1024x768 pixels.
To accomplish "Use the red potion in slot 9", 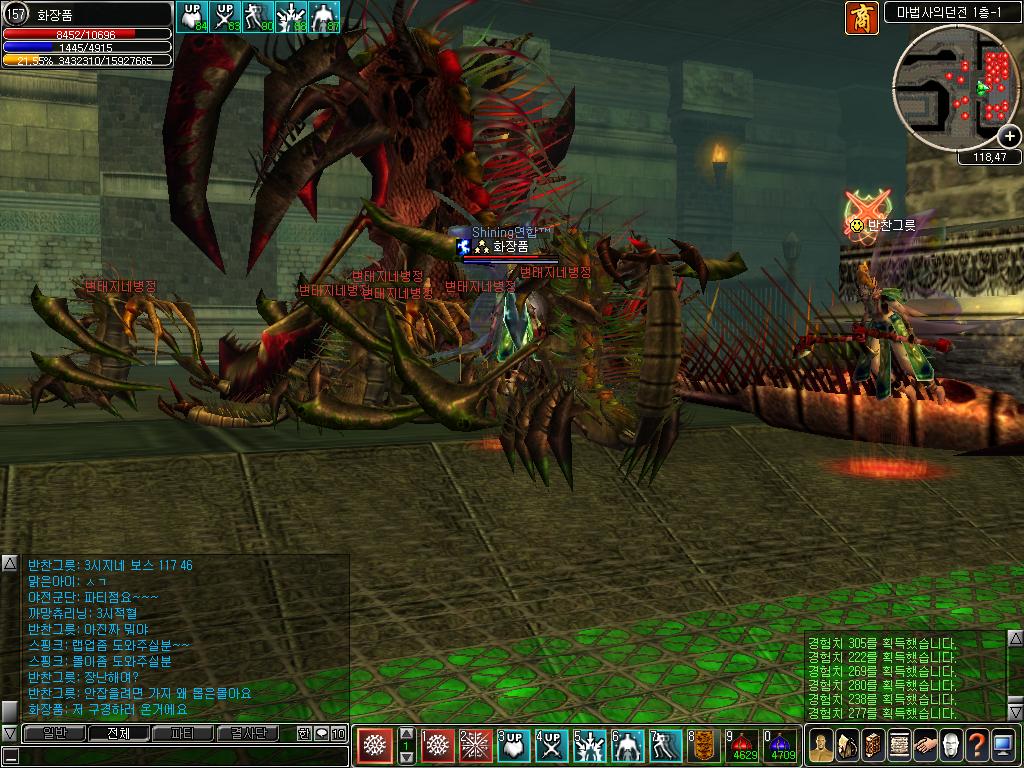I will pyautogui.click(x=743, y=745).
